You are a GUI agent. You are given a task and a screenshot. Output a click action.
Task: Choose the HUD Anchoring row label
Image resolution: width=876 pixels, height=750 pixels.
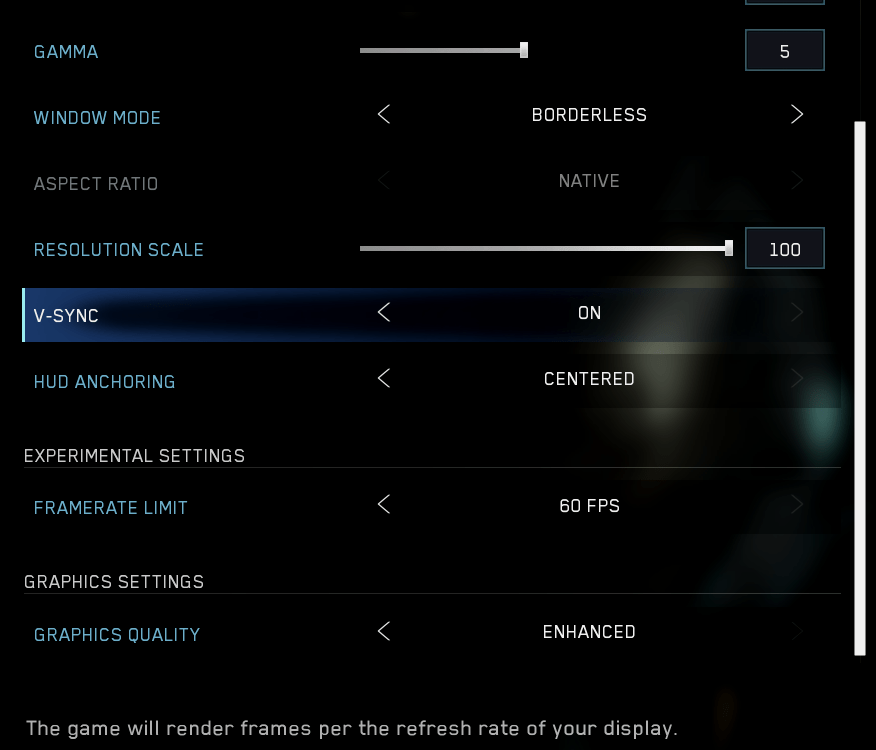point(104,382)
